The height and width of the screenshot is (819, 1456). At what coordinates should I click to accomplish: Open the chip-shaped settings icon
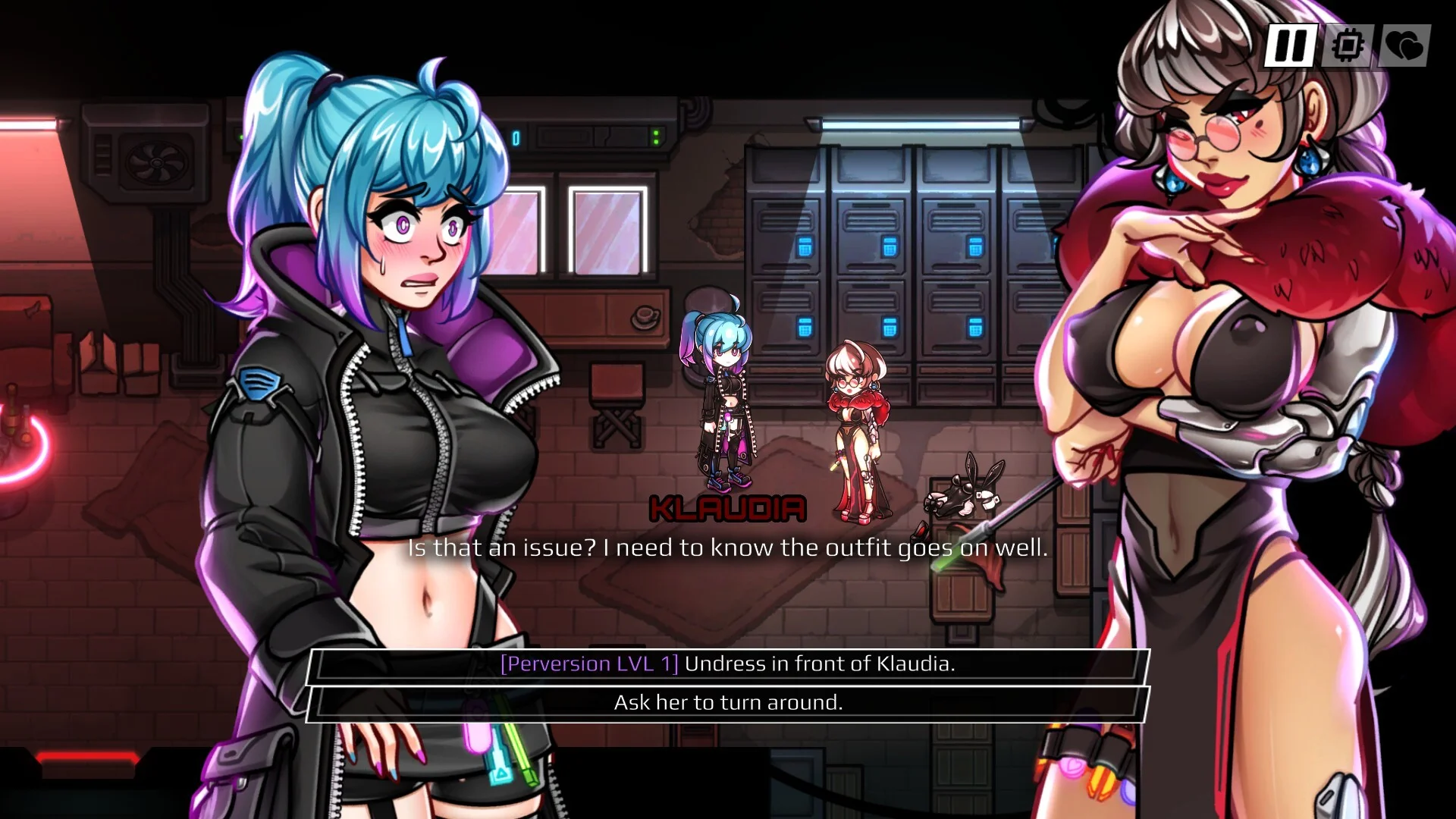pos(1348,46)
